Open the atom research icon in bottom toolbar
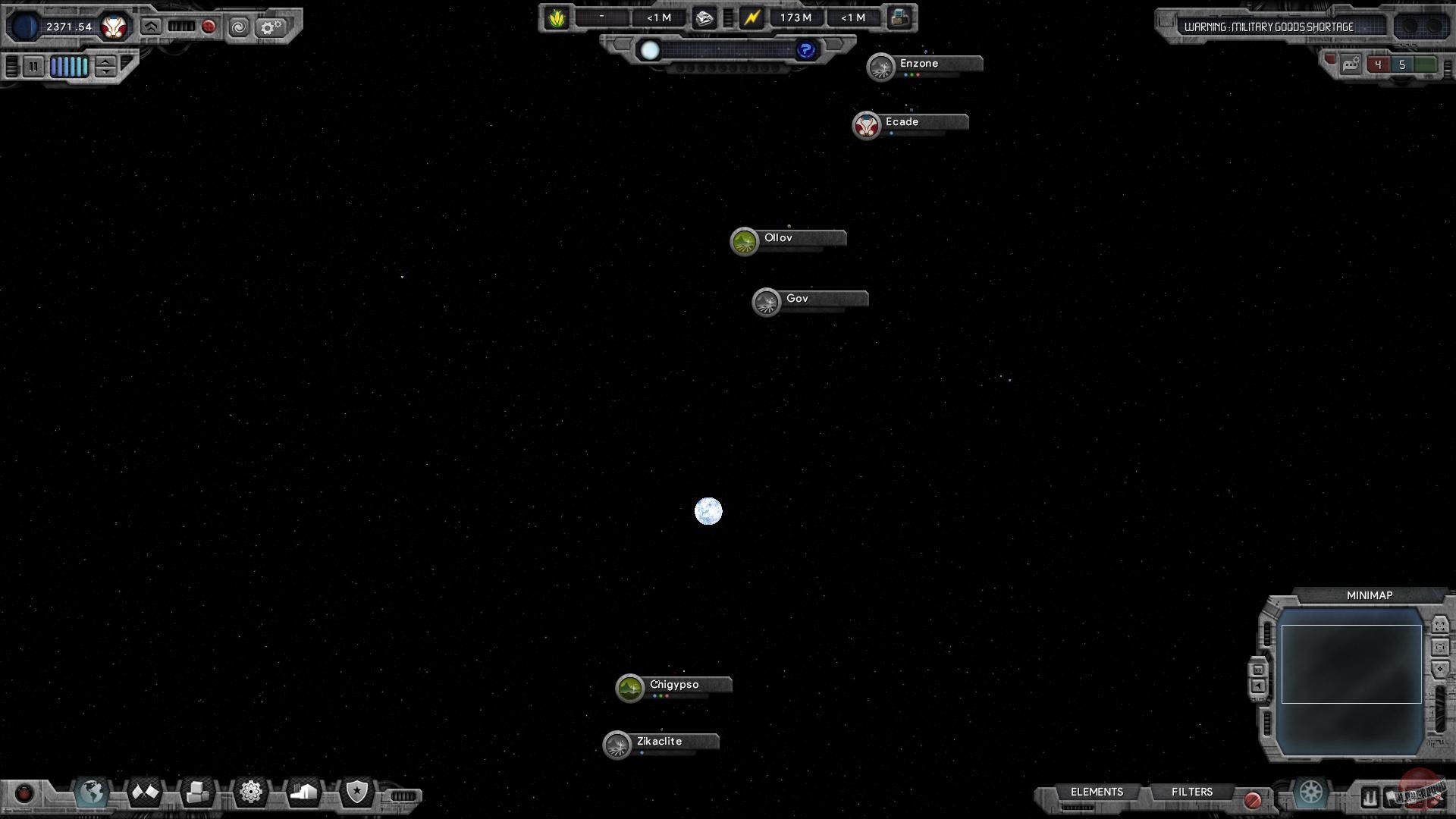1456x819 pixels. tap(250, 791)
